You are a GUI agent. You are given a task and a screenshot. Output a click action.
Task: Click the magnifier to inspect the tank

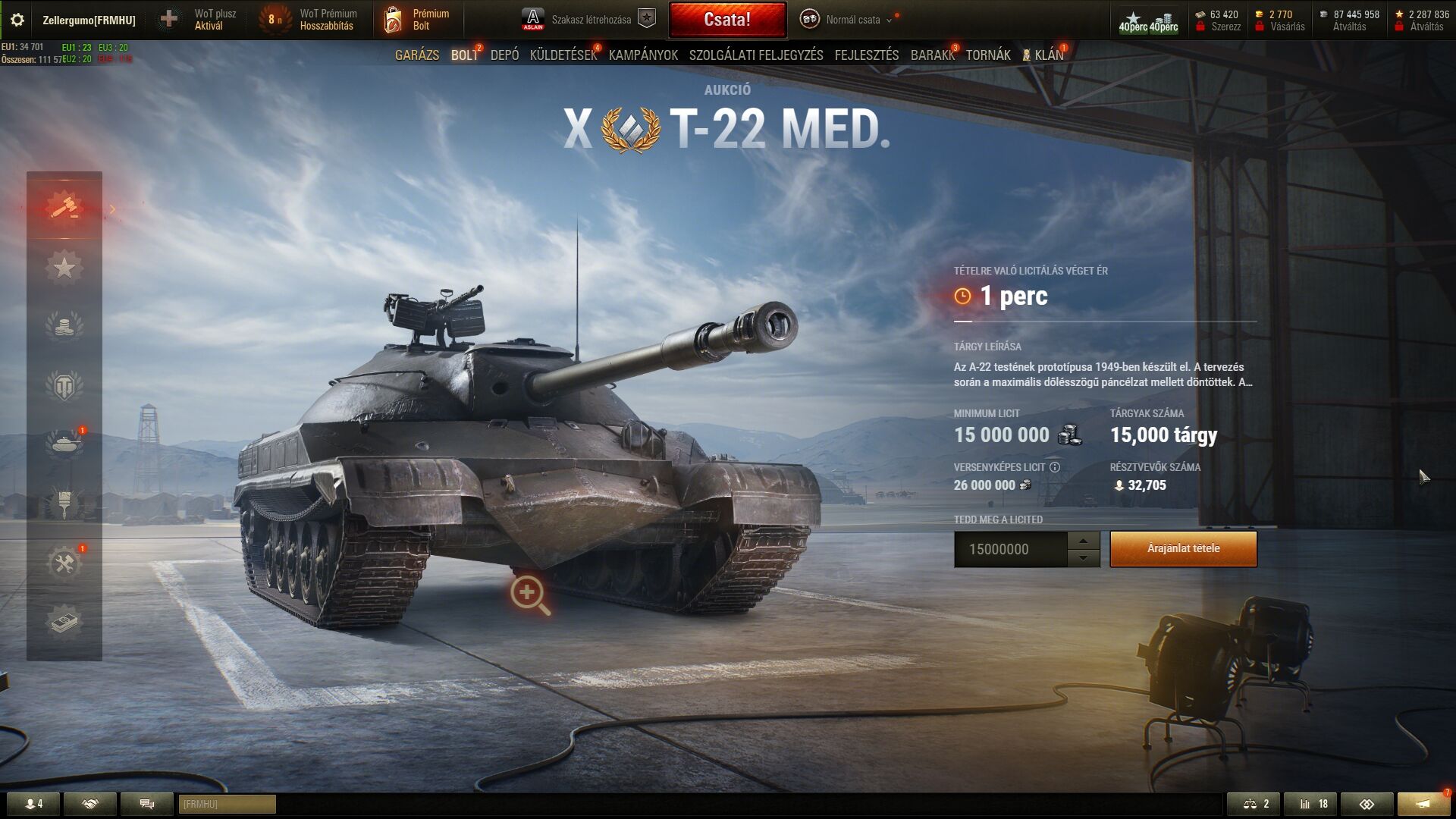529,594
